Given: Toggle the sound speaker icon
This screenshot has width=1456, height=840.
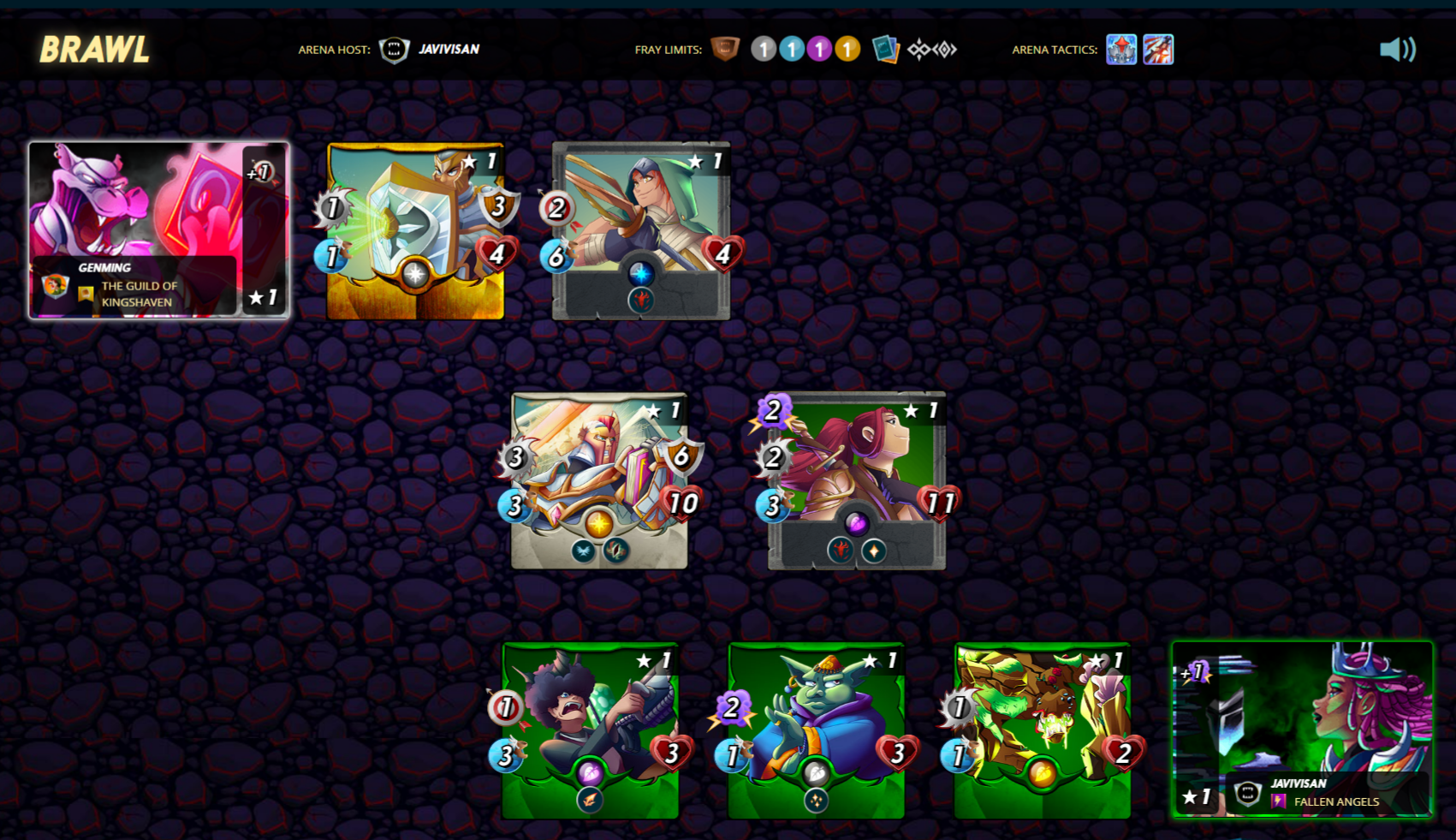Looking at the screenshot, I should click(1397, 50).
